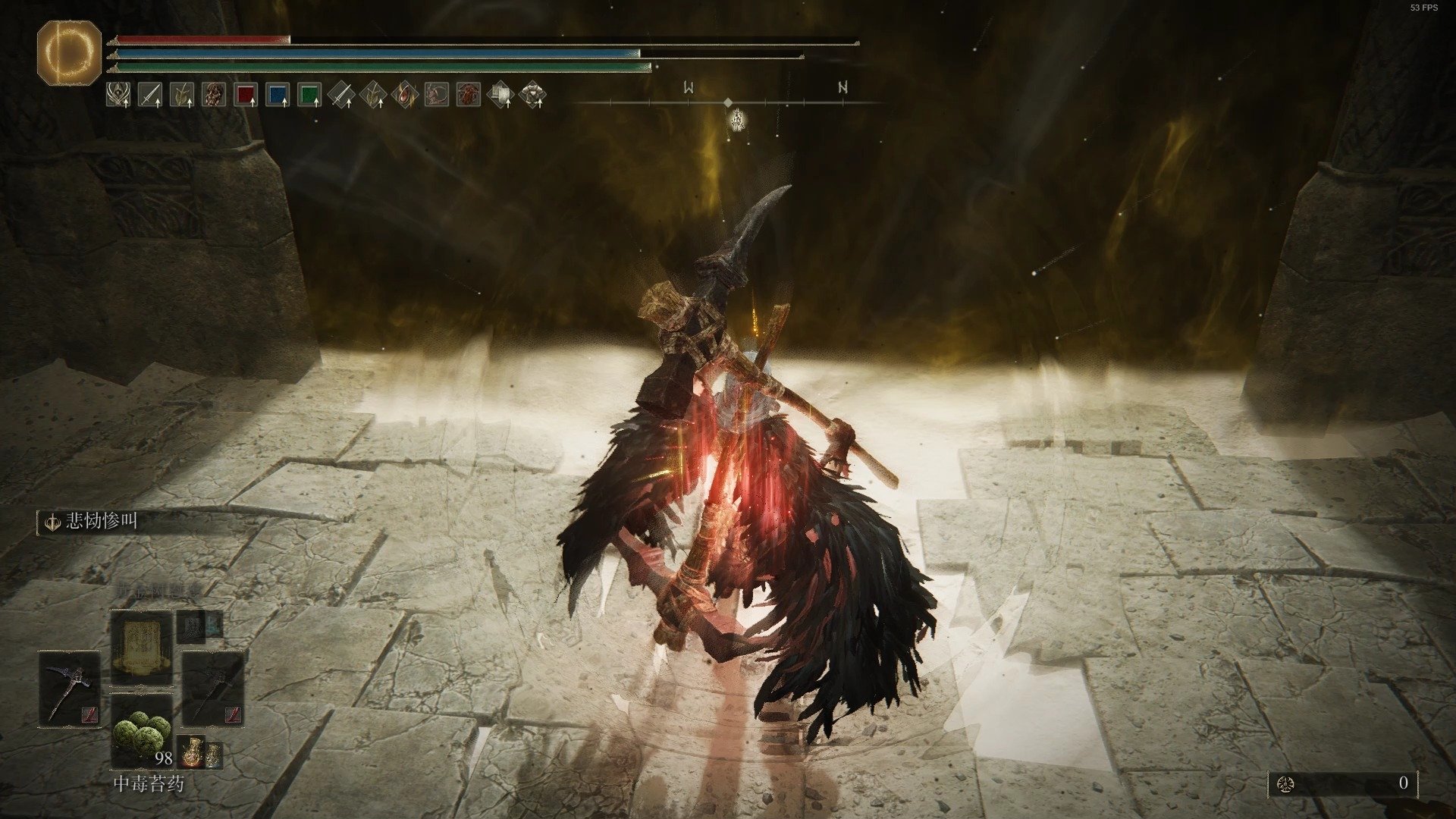1456x819 pixels.
Task: Click the blue square buff icon
Action: tap(278, 95)
